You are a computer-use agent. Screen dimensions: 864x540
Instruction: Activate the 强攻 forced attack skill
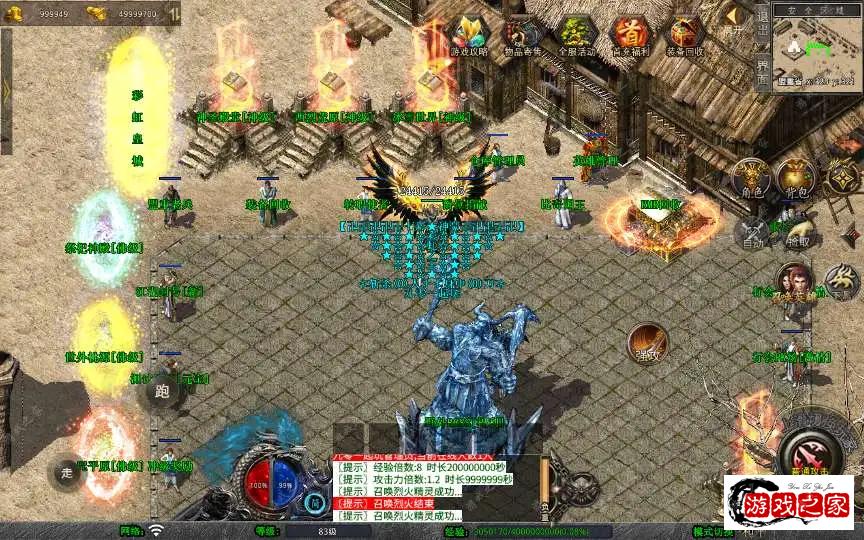click(648, 343)
